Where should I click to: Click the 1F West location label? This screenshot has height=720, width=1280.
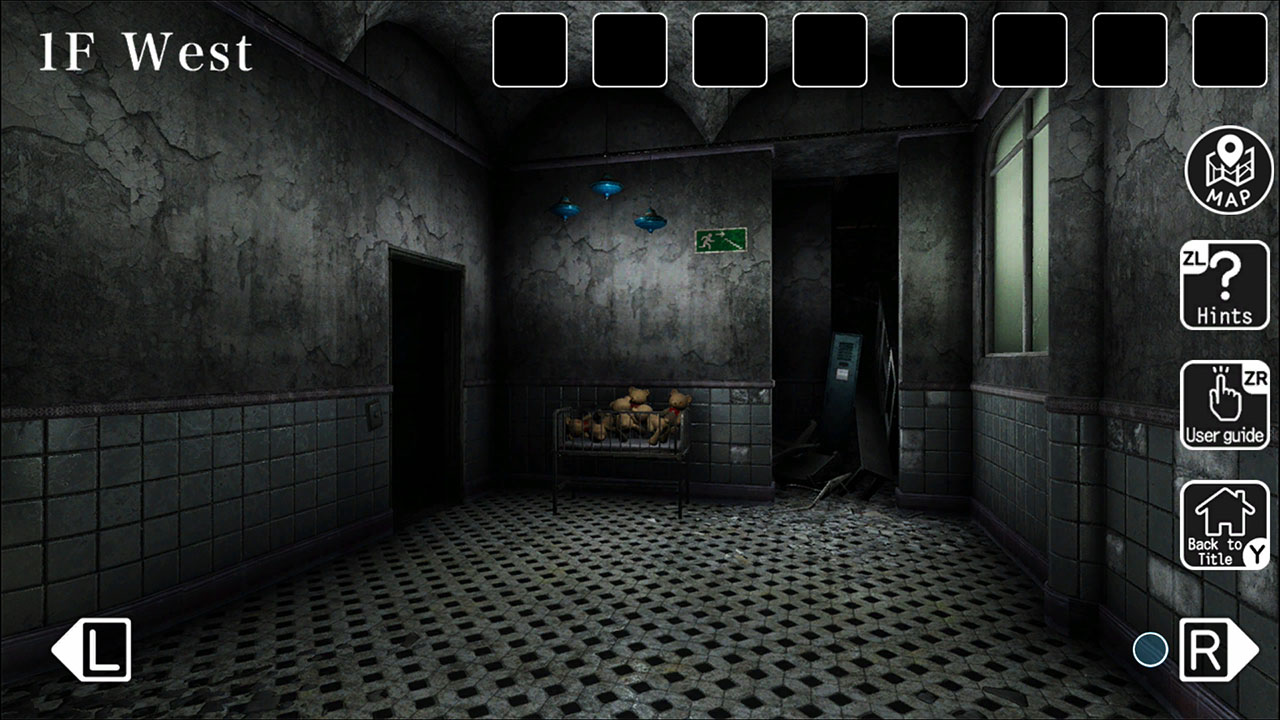(145, 52)
